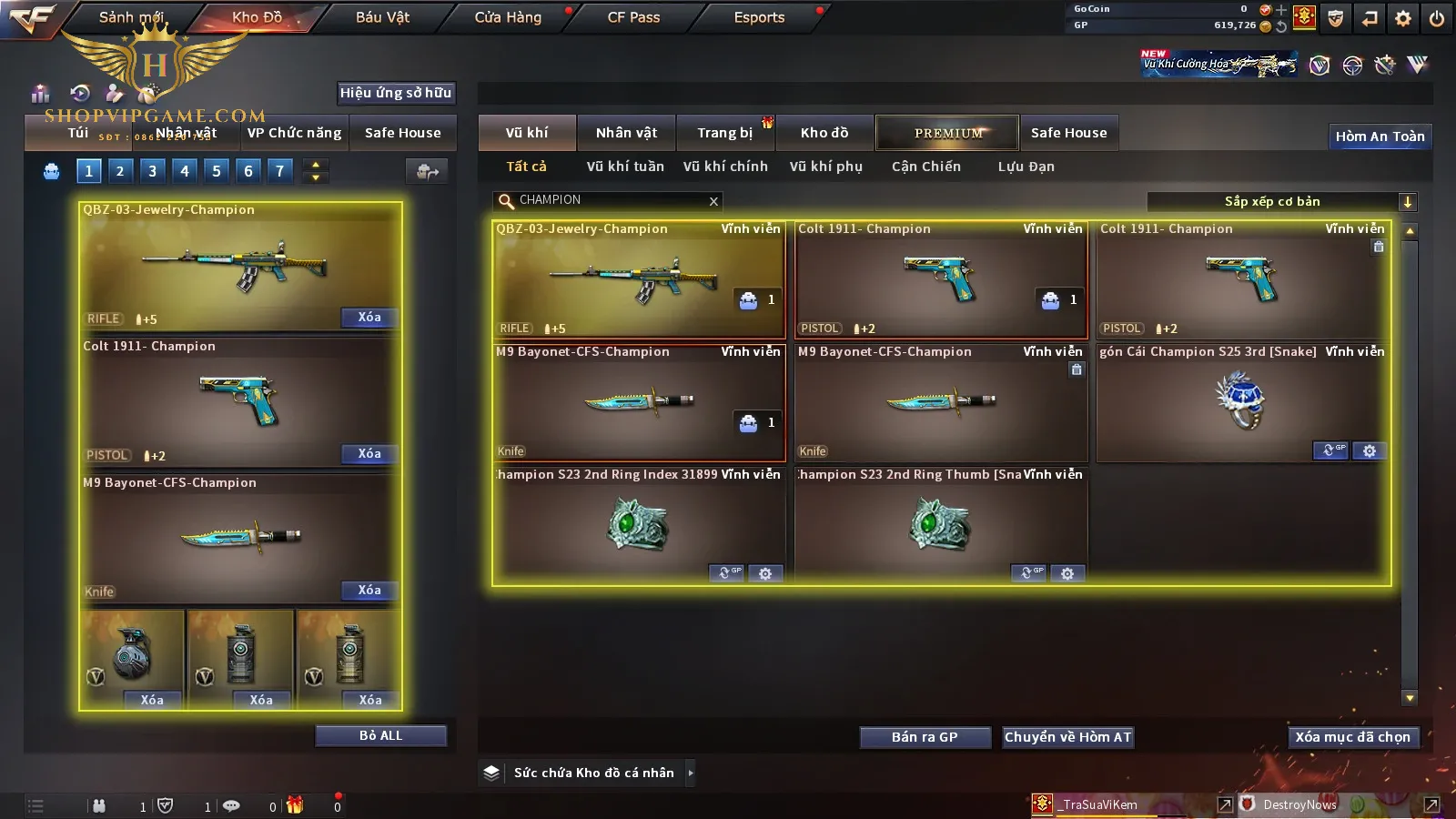The width and height of the screenshot is (1456, 819).
Task: Clear the CHAMPION search text
Action: [x=713, y=201]
